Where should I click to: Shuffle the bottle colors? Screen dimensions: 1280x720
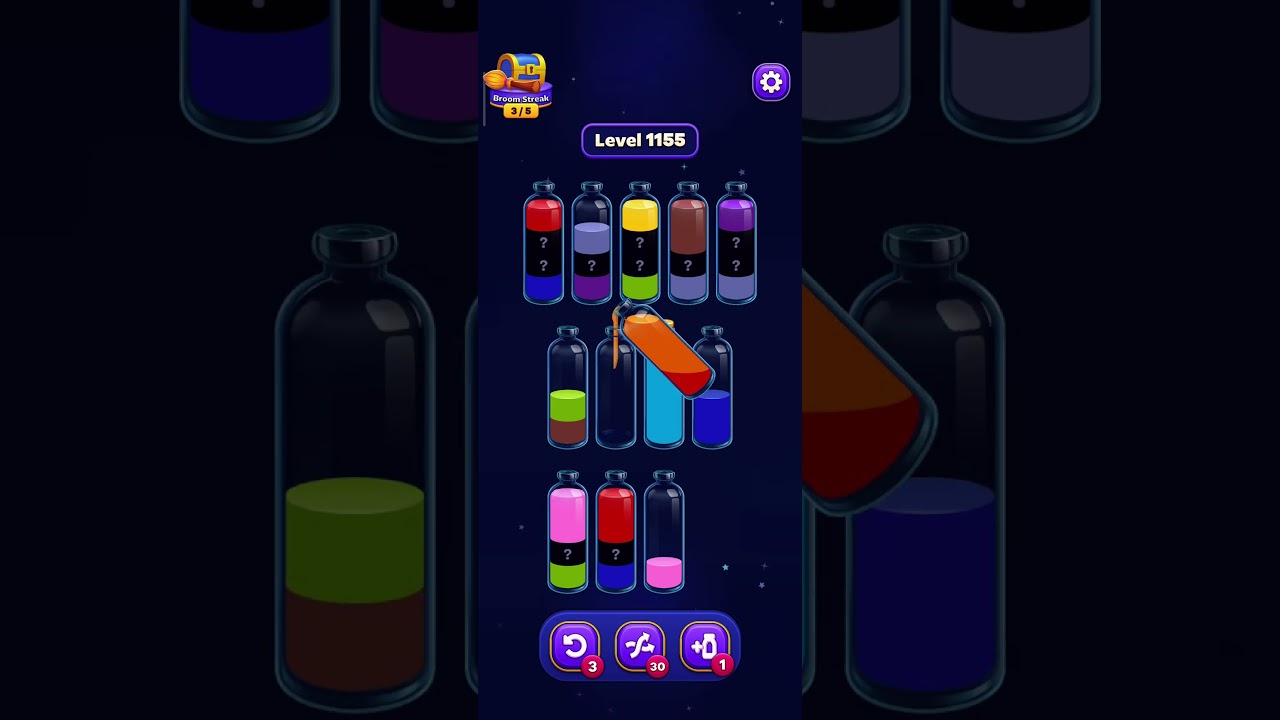pos(640,646)
